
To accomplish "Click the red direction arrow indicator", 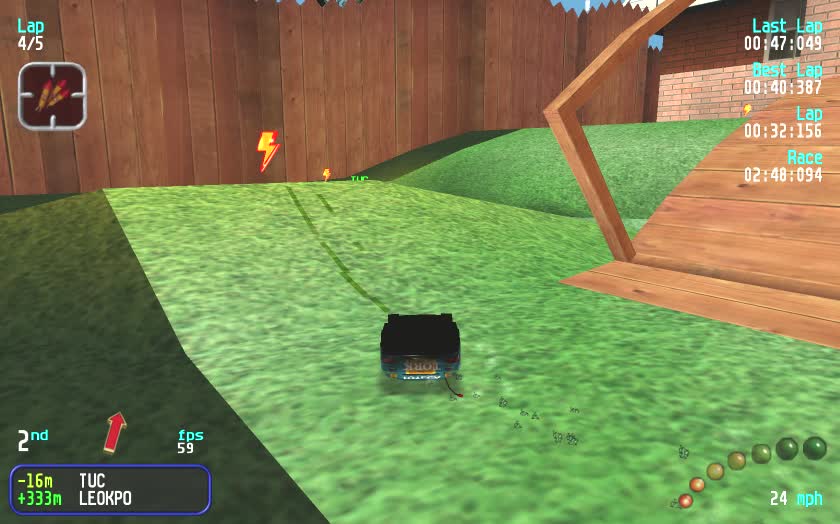I will click(115, 431).
